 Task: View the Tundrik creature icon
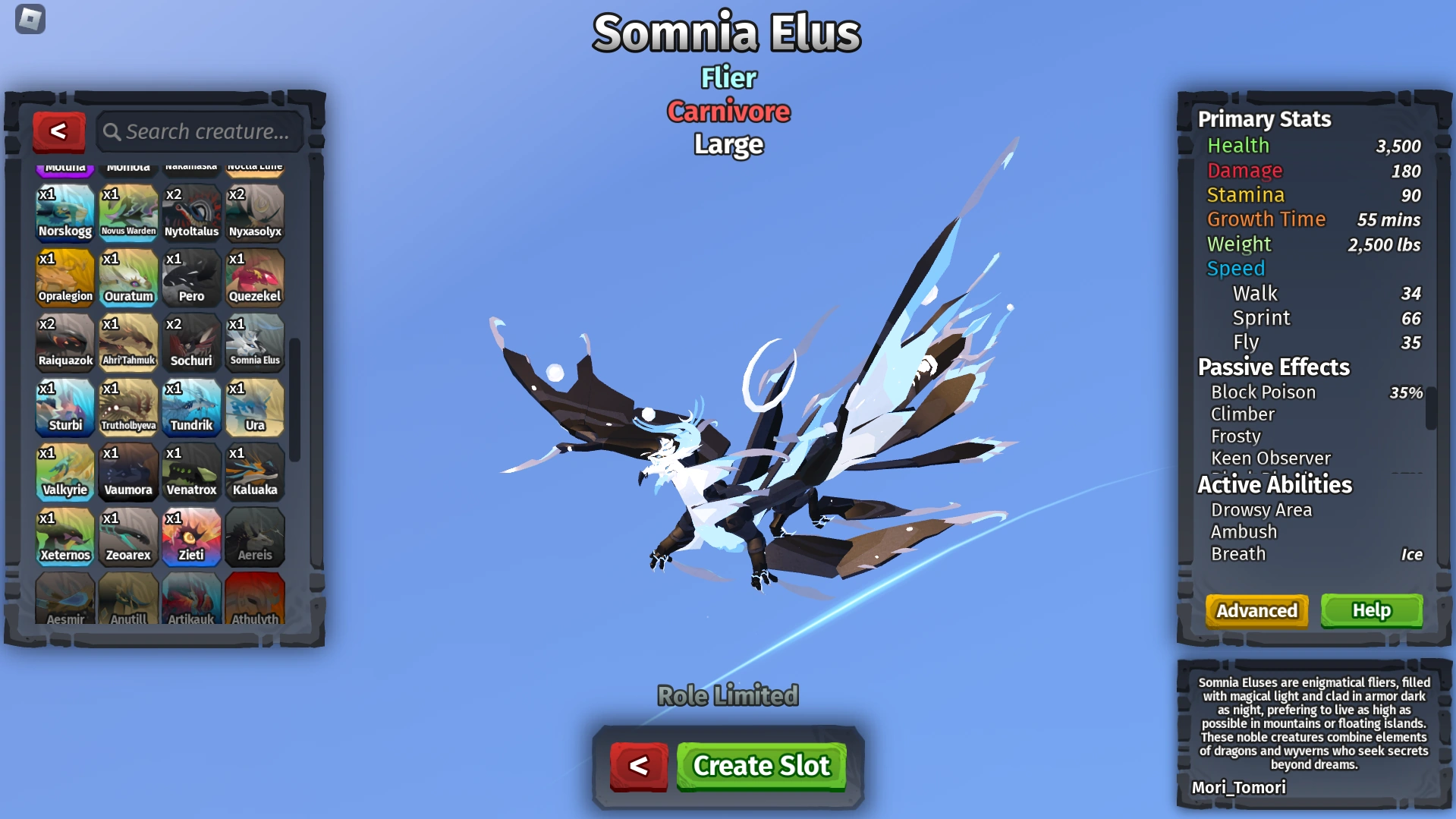[x=191, y=408]
